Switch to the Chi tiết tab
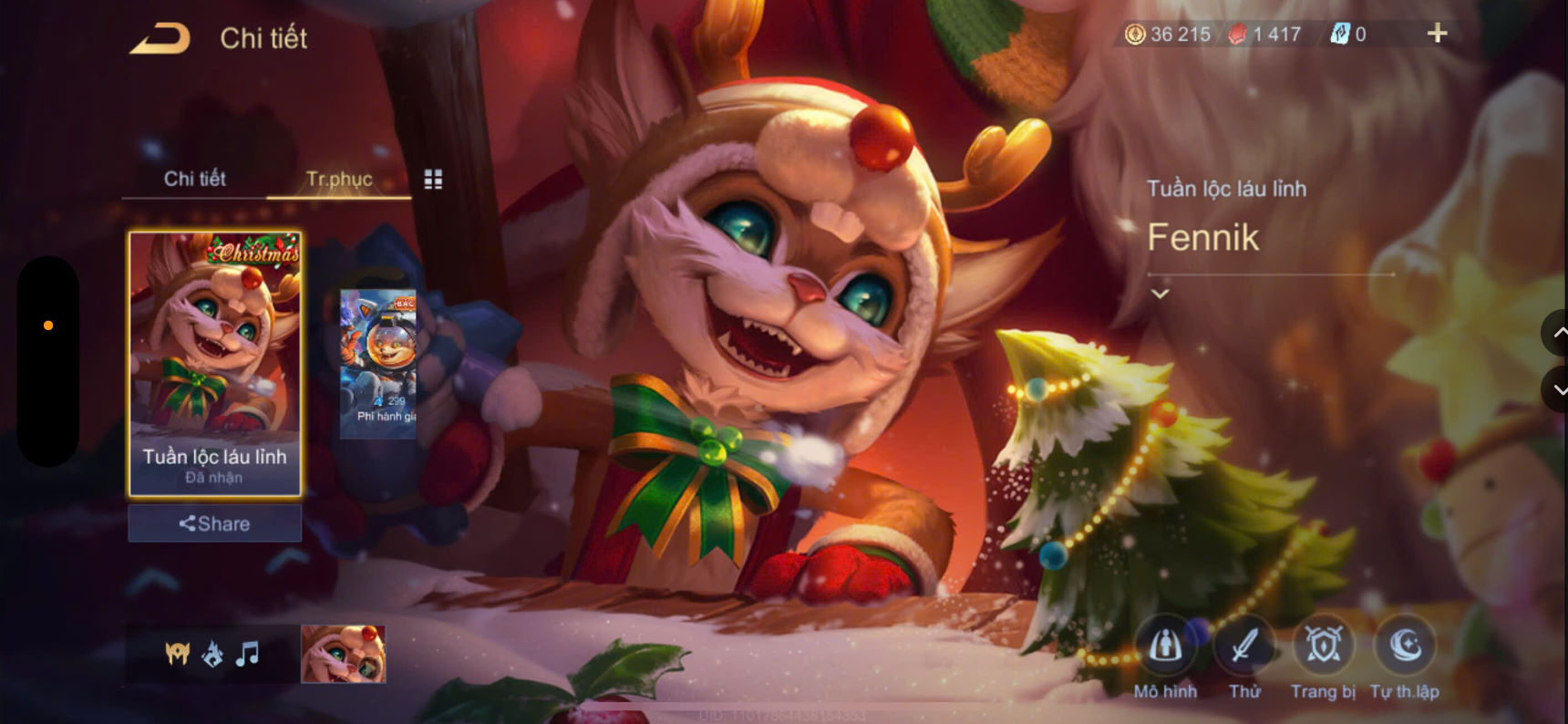The width and height of the screenshot is (1568, 724). coord(195,179)
